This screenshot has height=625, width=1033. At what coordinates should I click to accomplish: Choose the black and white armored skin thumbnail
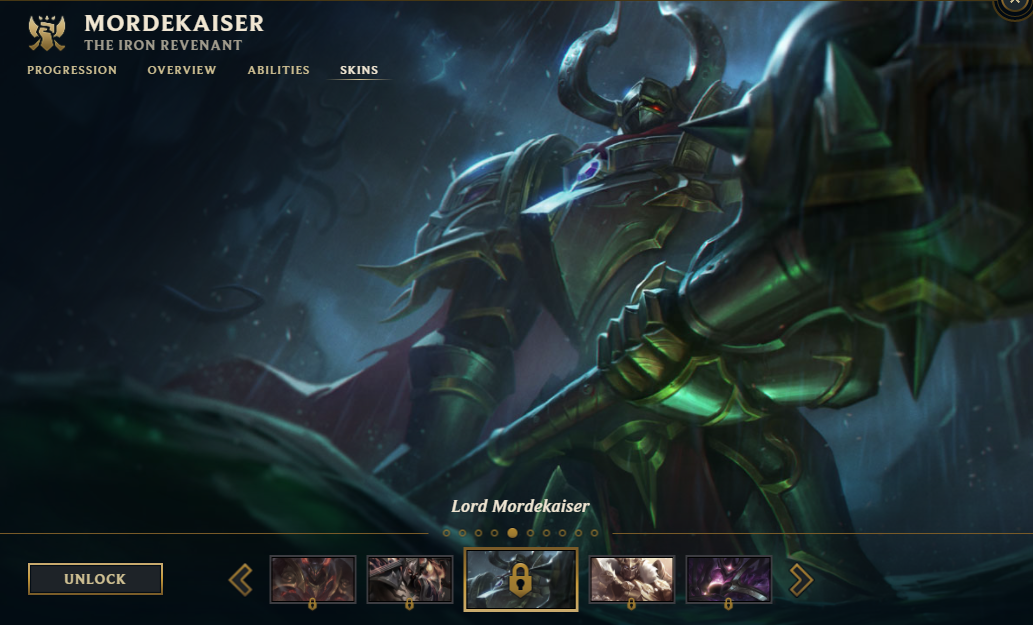tap(410, 579)
